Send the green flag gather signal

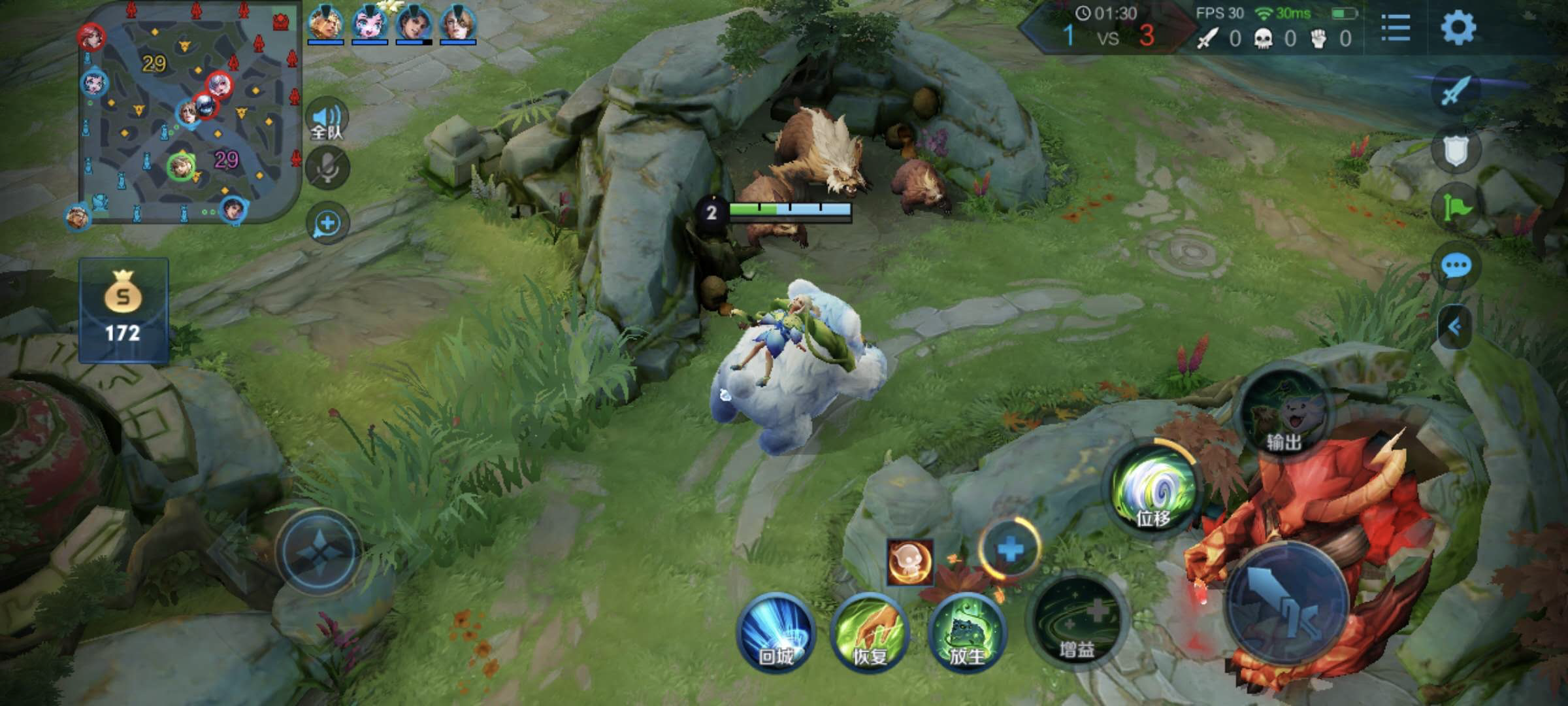click(1456, 208)
